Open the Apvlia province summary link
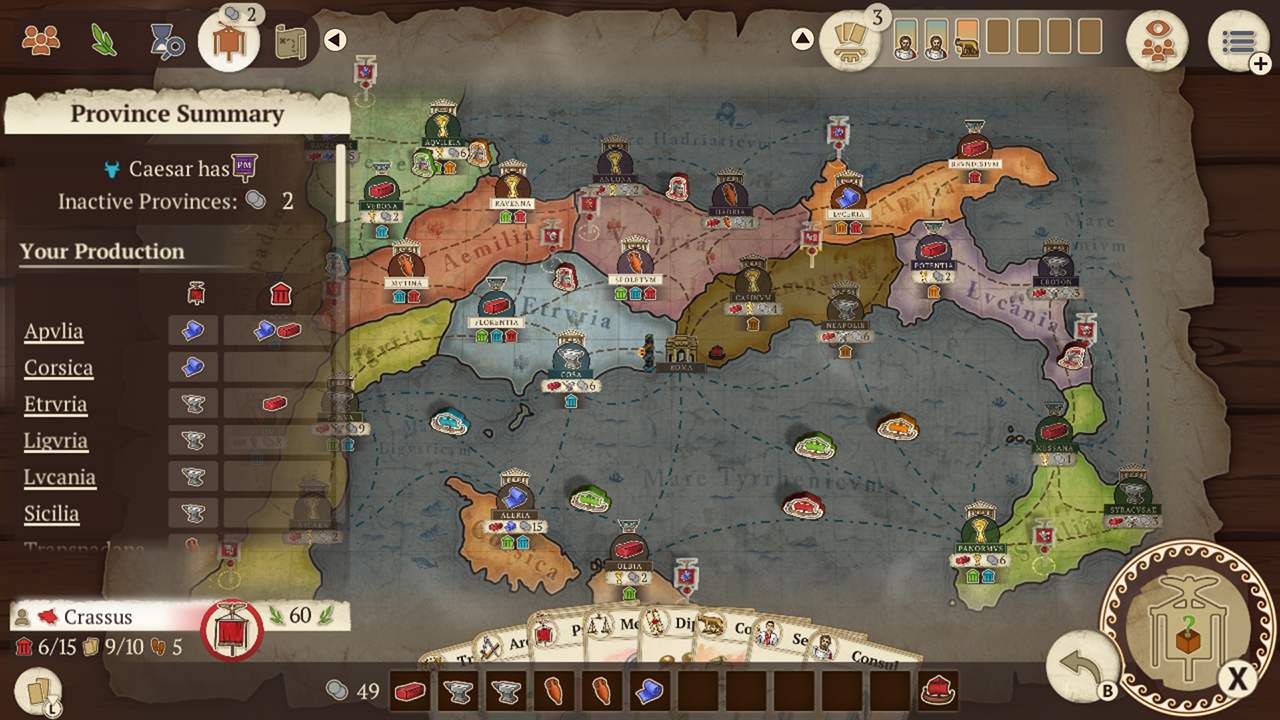 pyautogui.click(x=51, y=331)
